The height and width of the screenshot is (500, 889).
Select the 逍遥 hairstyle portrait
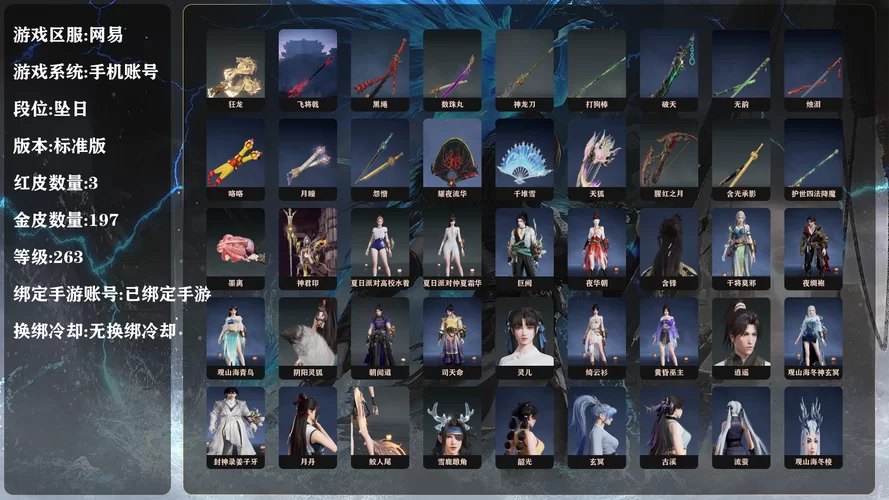[x=741, y=332]
